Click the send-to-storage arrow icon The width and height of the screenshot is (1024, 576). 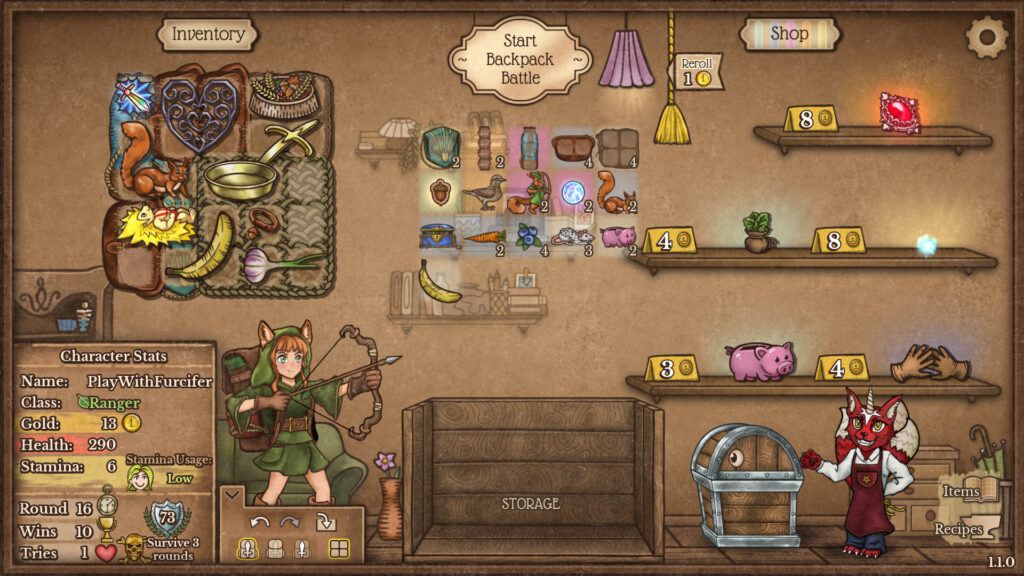tap(326, 521)
